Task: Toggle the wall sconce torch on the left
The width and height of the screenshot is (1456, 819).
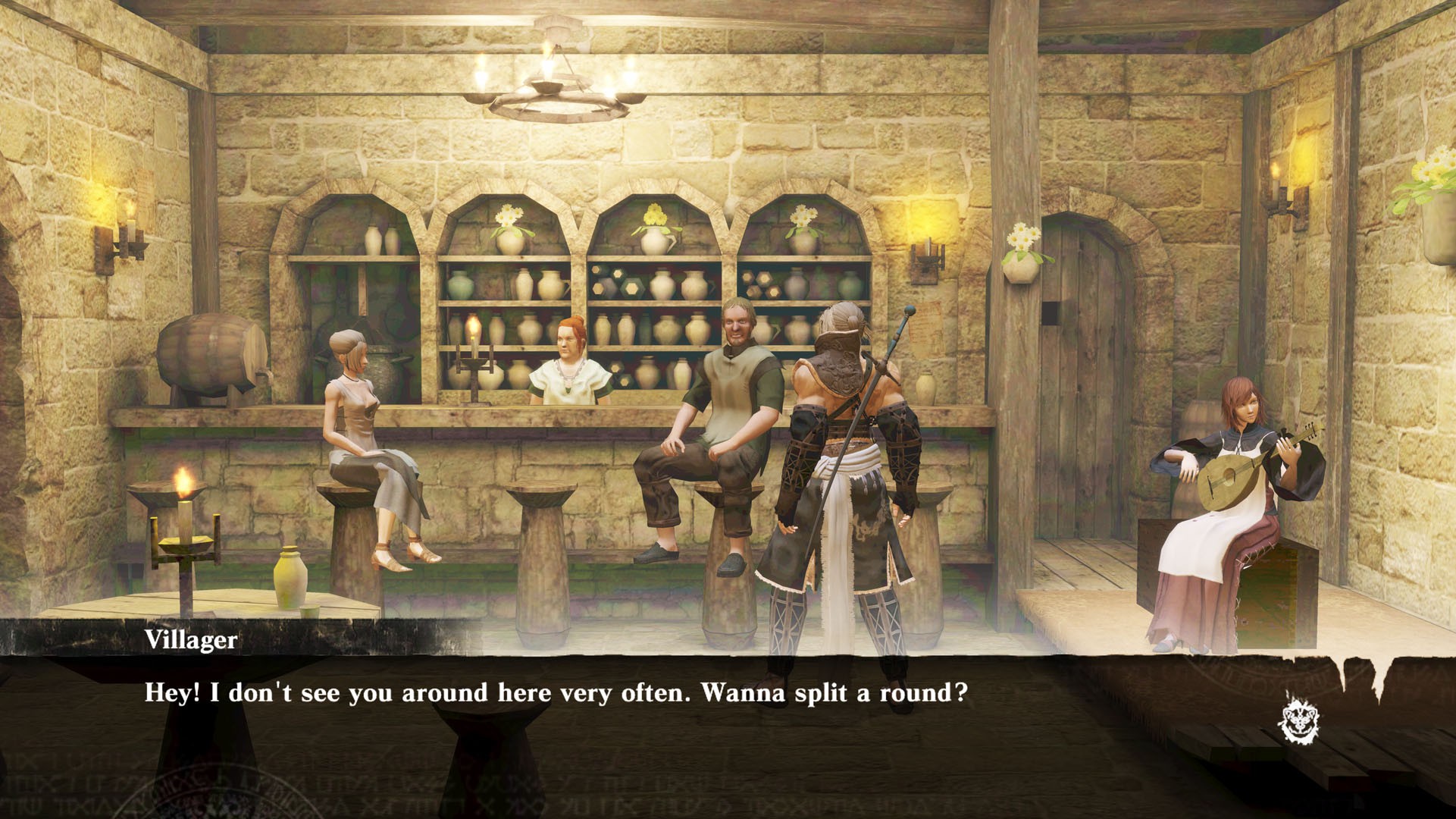Action: pyautogui.click(x=123, y=243)
